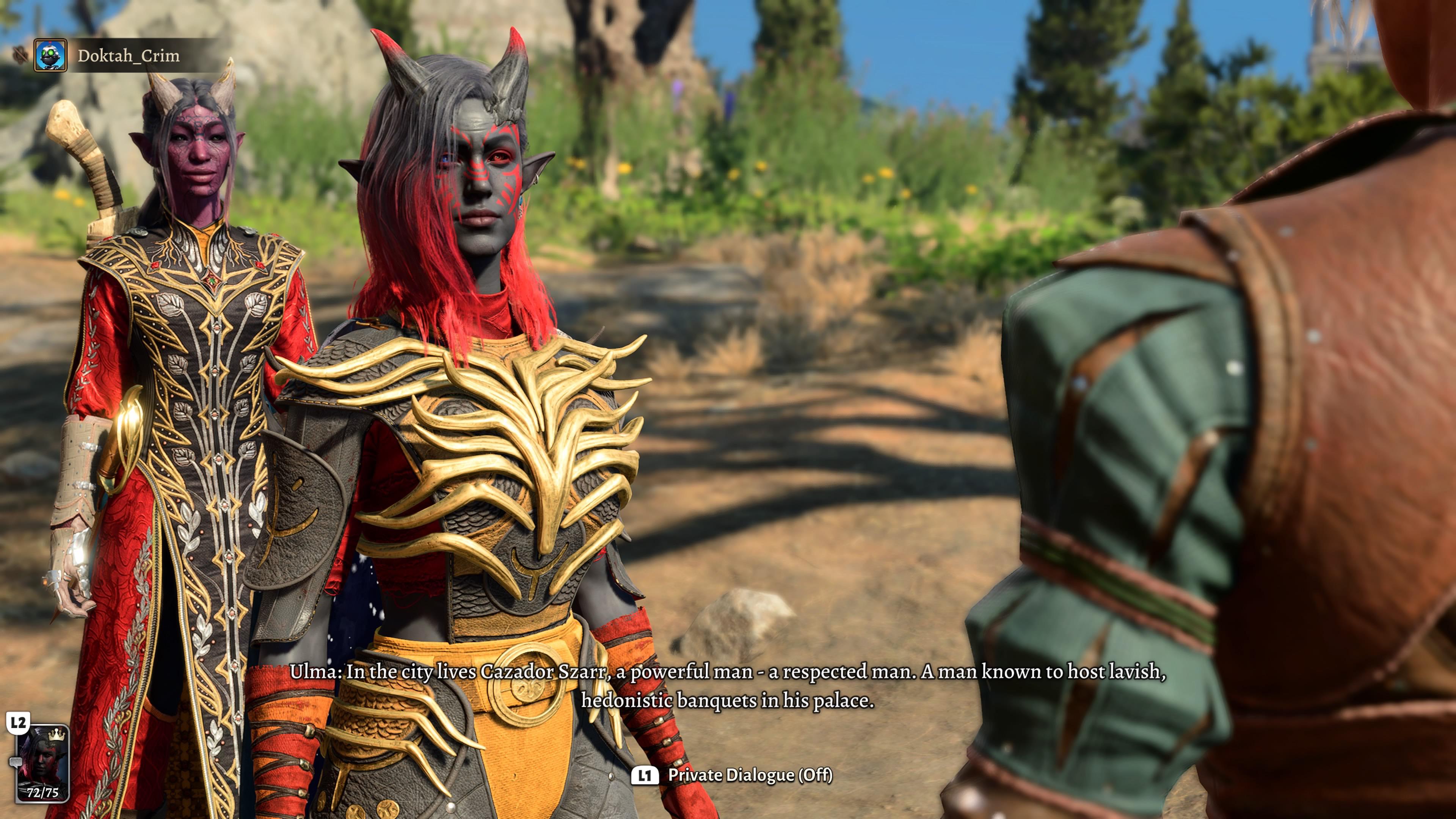Click the crossed-out voice chat icon
The height and width of the screenshot is (819, 1456).
click(x=20, y=54)
